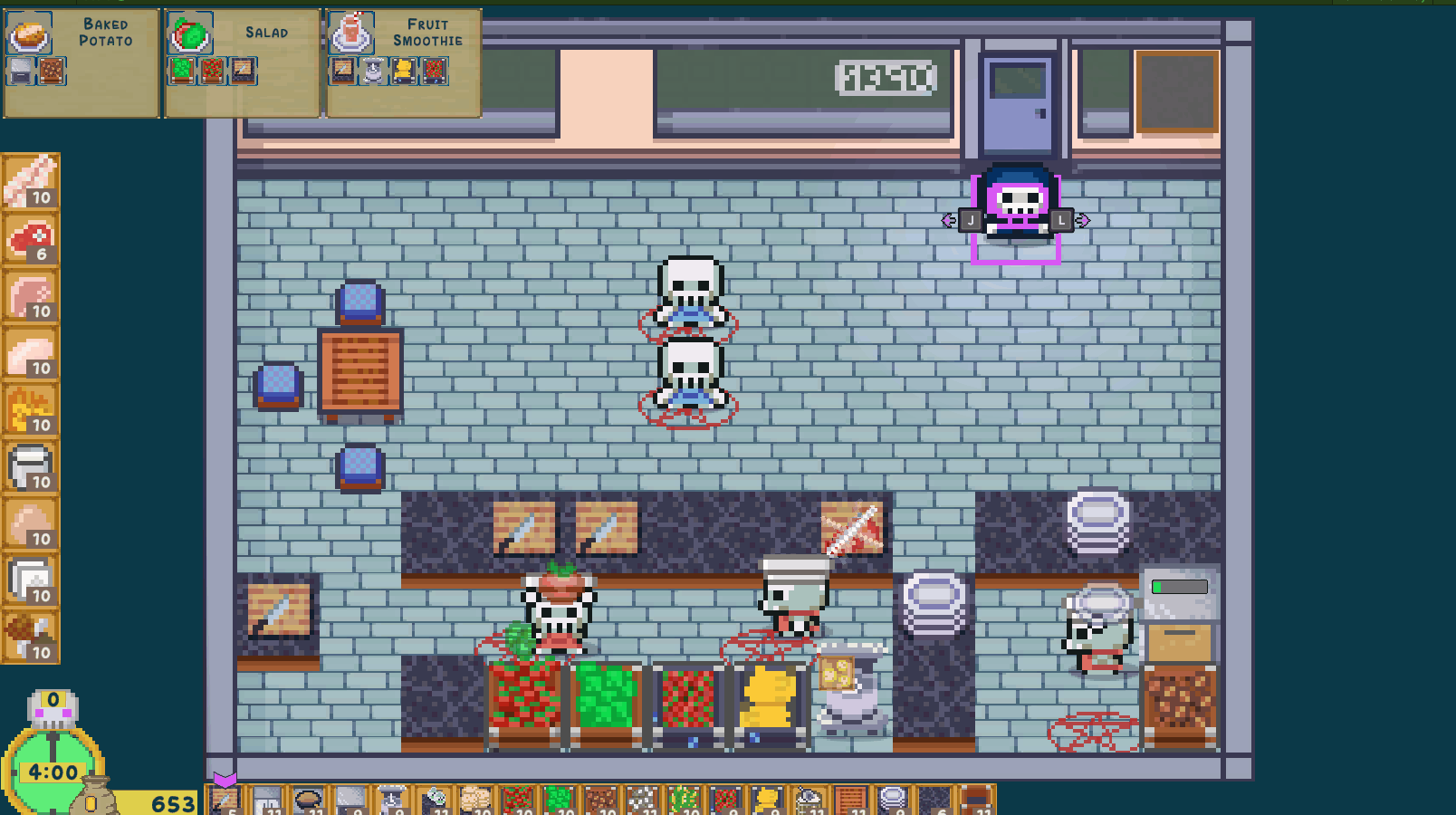This screenshot has width=1456, height=815.
Task: Open the Fruit Smoothie recipe card
Action: pyautogui.click(x=402, y=63)
